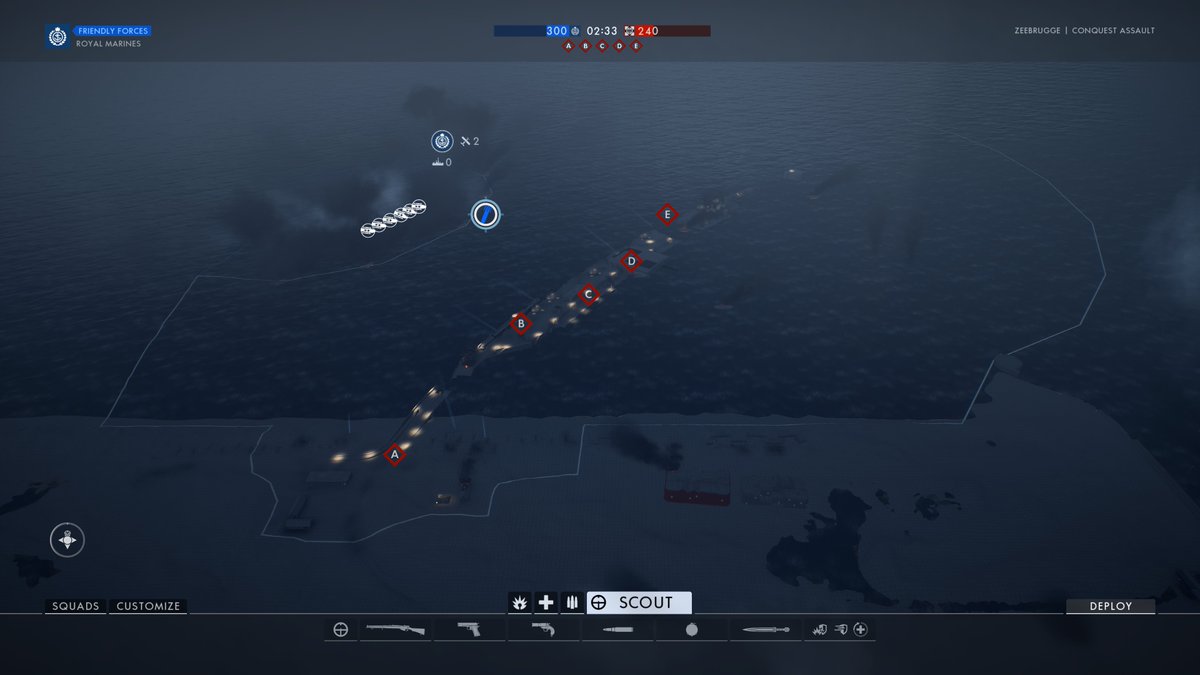Select the Scout class tab
The height and width of the screenshot is (675, 1200).
click(639, 602)
